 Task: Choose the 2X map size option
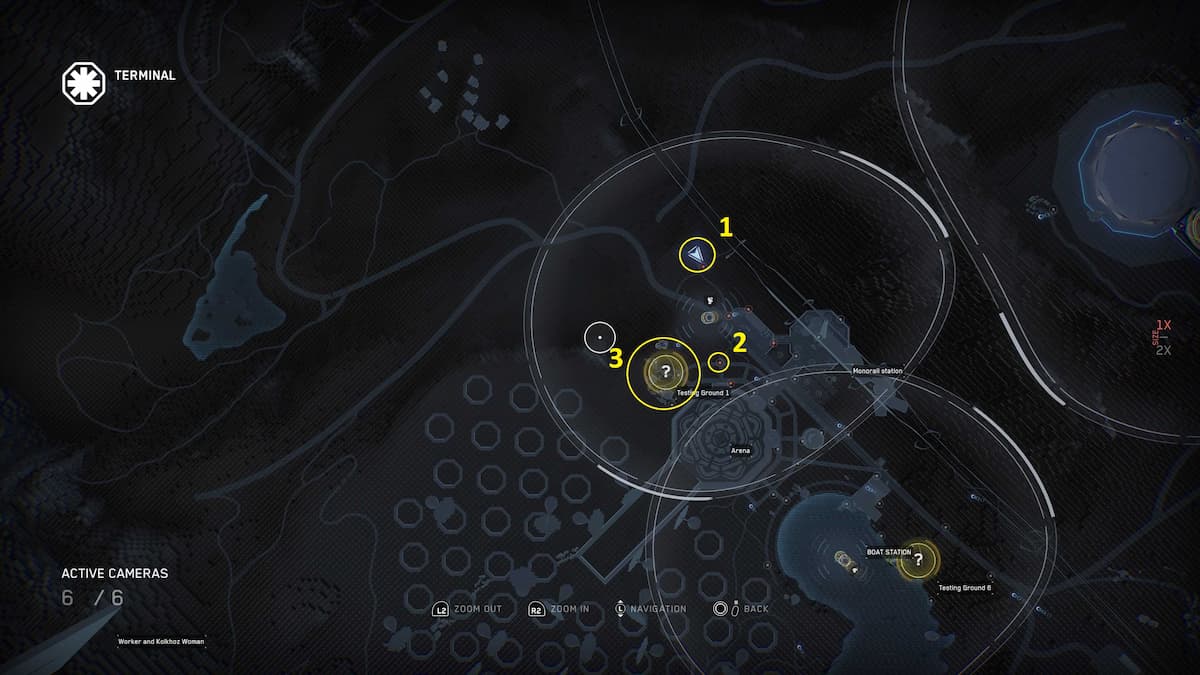point(1163,350)
